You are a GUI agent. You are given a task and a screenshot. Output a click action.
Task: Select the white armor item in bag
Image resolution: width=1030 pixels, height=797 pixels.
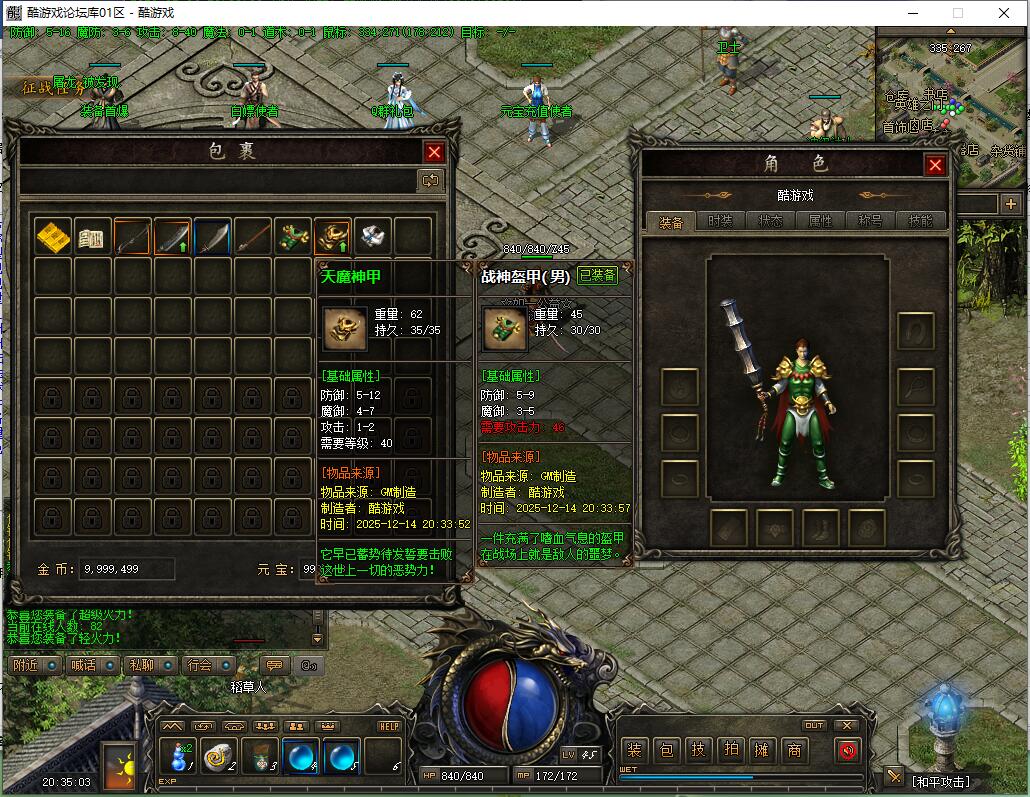tap(373, 237)
